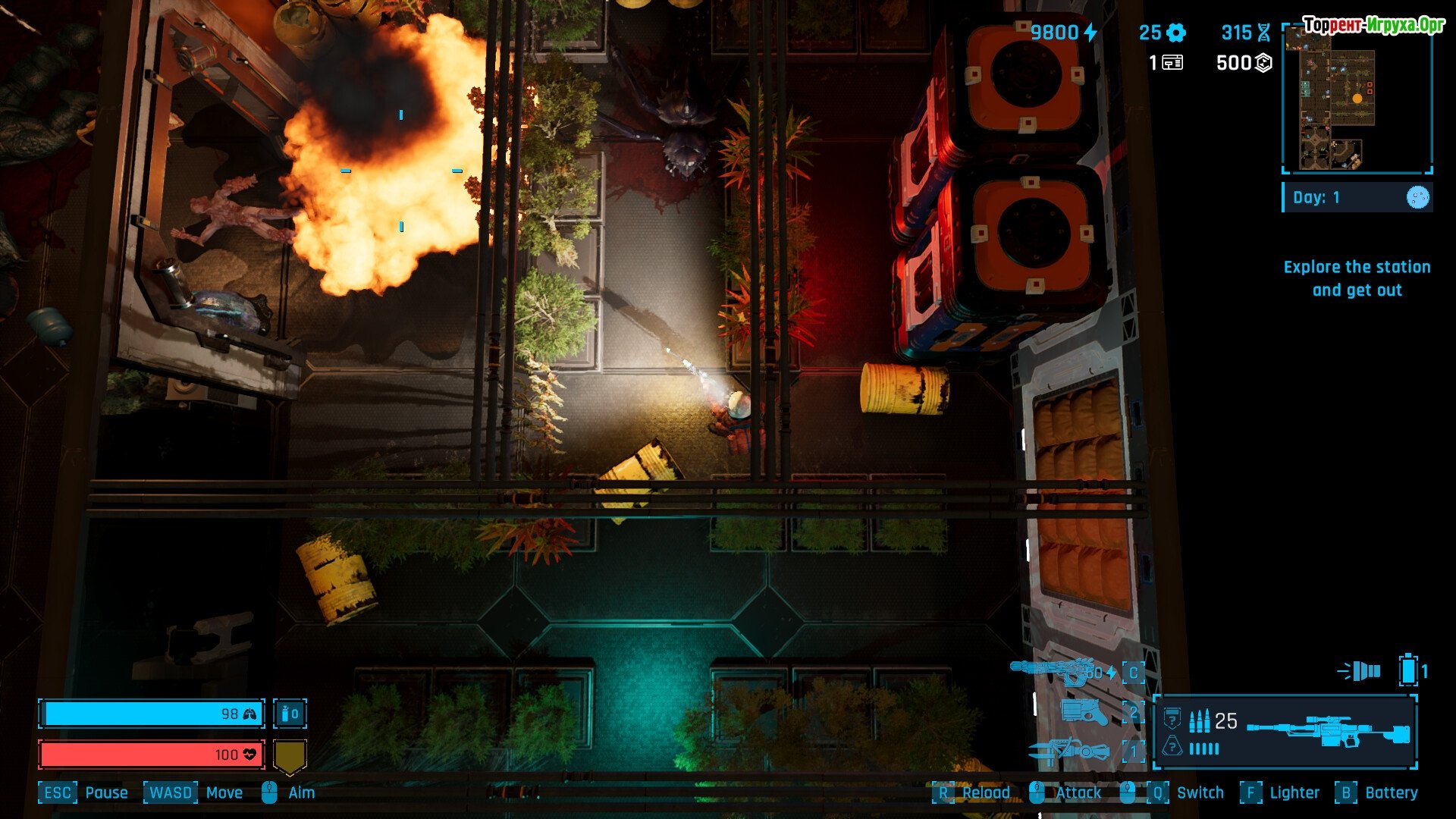The height and width of the screenshot is (819, 1456).
Task: Click the DNA samples resource icon
Action: [x=1263, y=33]
